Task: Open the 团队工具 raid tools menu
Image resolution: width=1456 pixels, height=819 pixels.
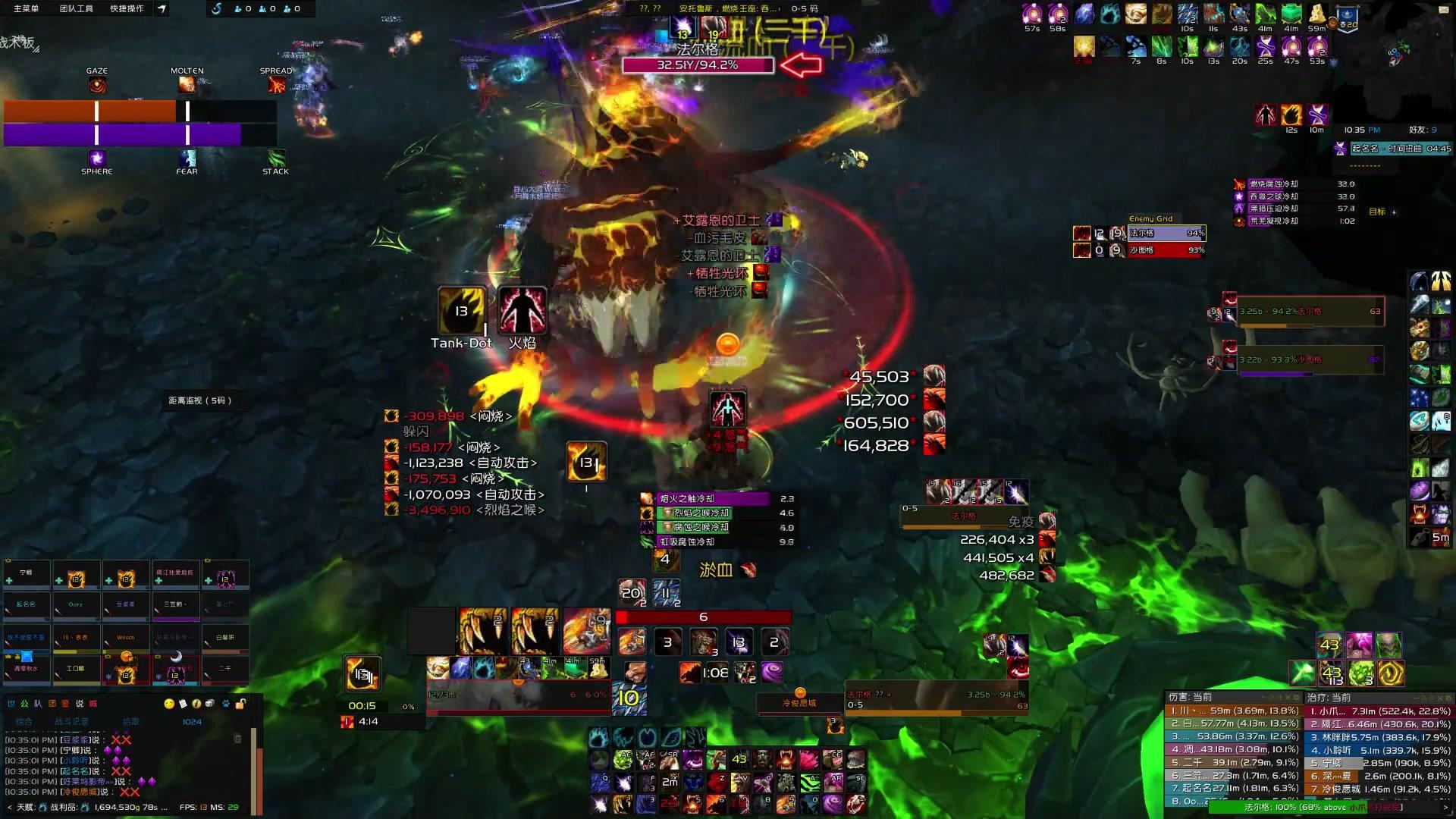Action: [x=76, y=8]
